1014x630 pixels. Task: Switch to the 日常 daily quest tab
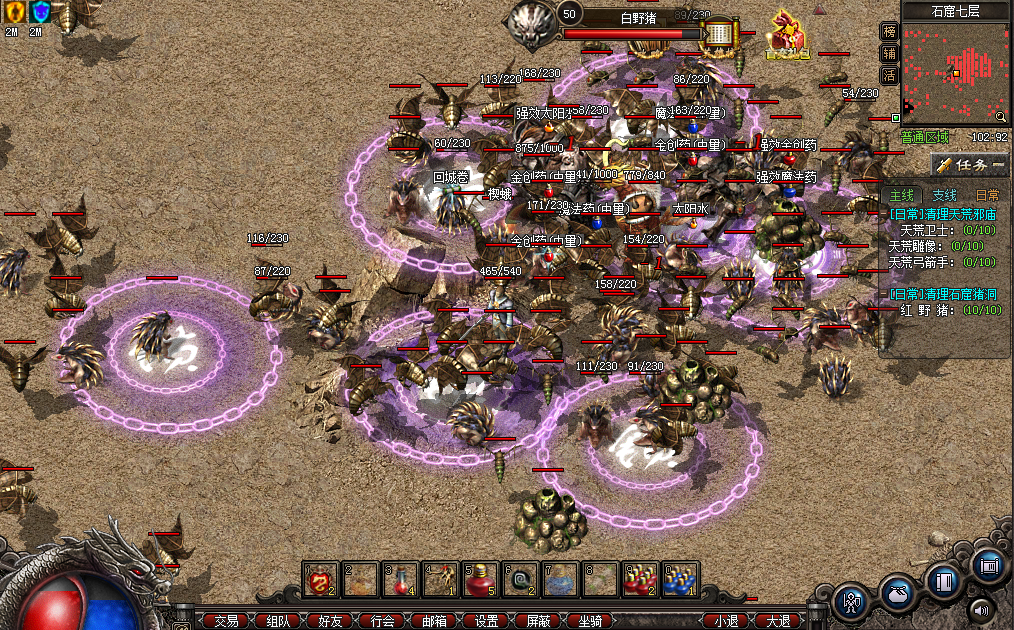[x=987, y=196]
